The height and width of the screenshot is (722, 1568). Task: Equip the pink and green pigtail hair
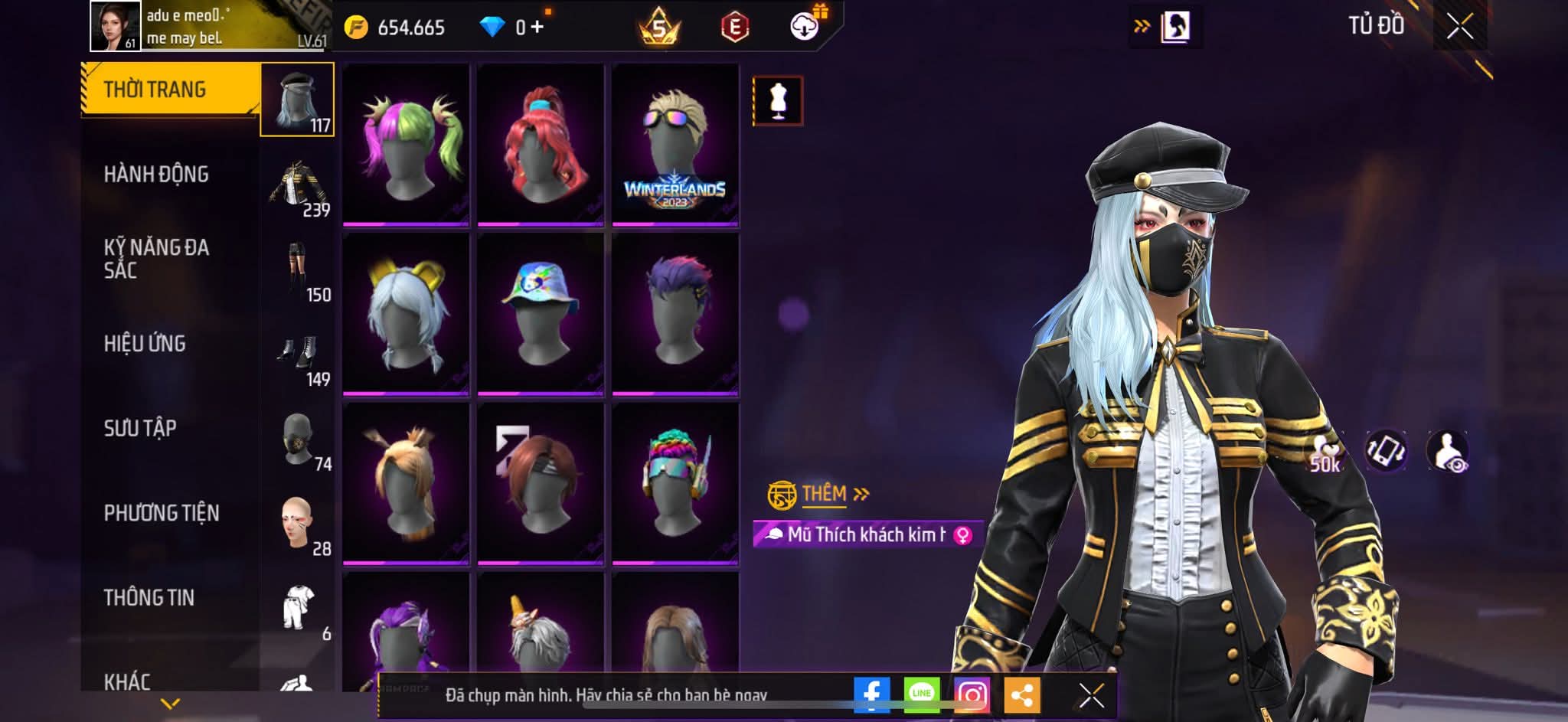point(406,143)
